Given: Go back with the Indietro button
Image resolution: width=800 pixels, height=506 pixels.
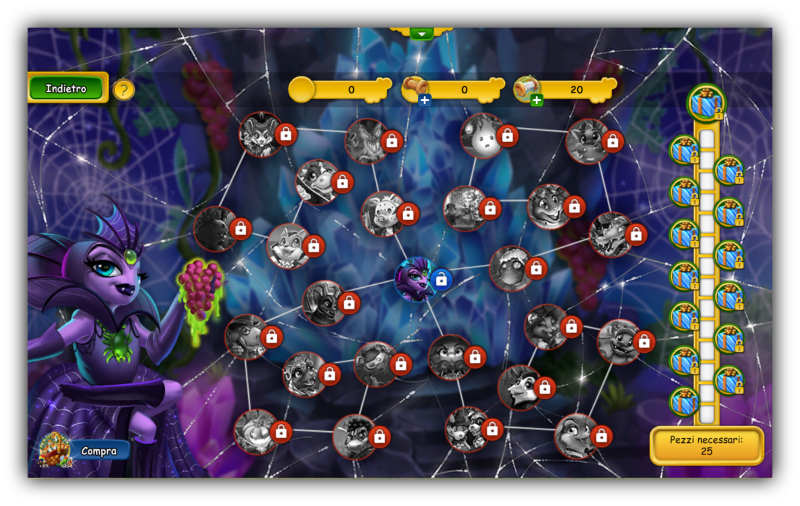Looking at the screenshot, I should pos(66,88).
